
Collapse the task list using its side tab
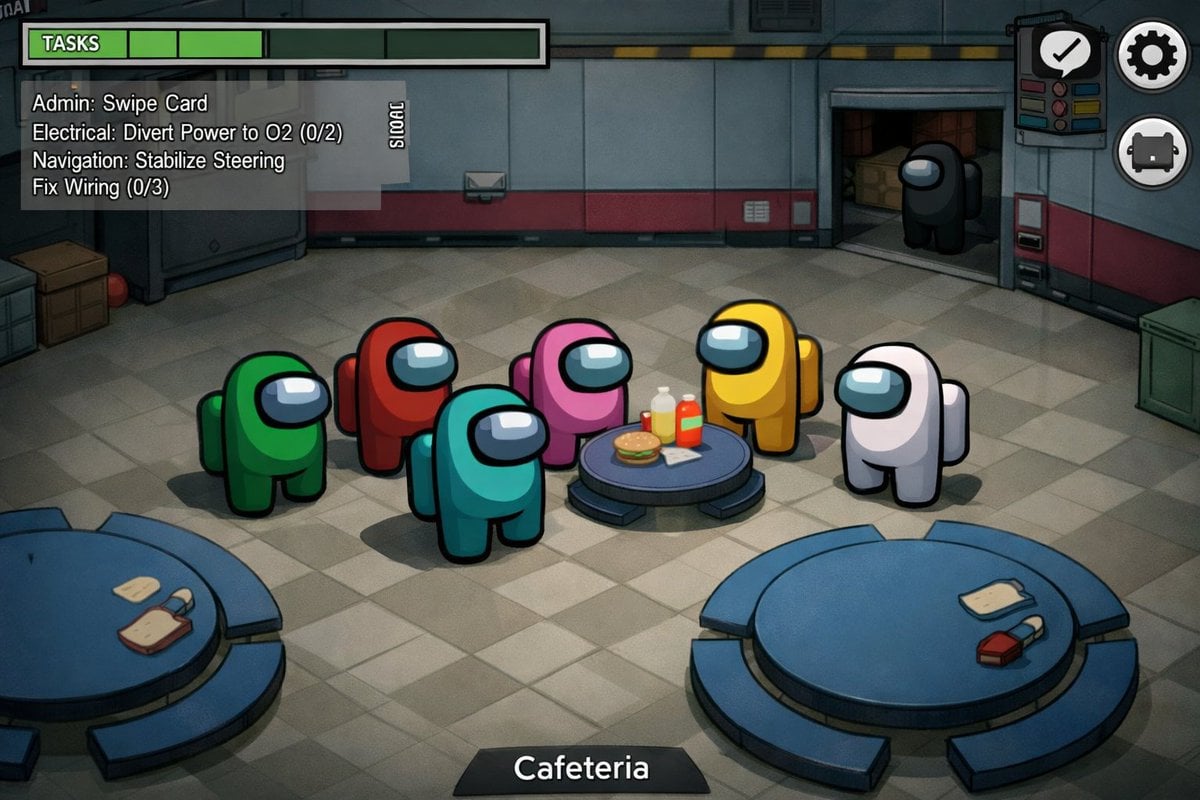(395, 125)
